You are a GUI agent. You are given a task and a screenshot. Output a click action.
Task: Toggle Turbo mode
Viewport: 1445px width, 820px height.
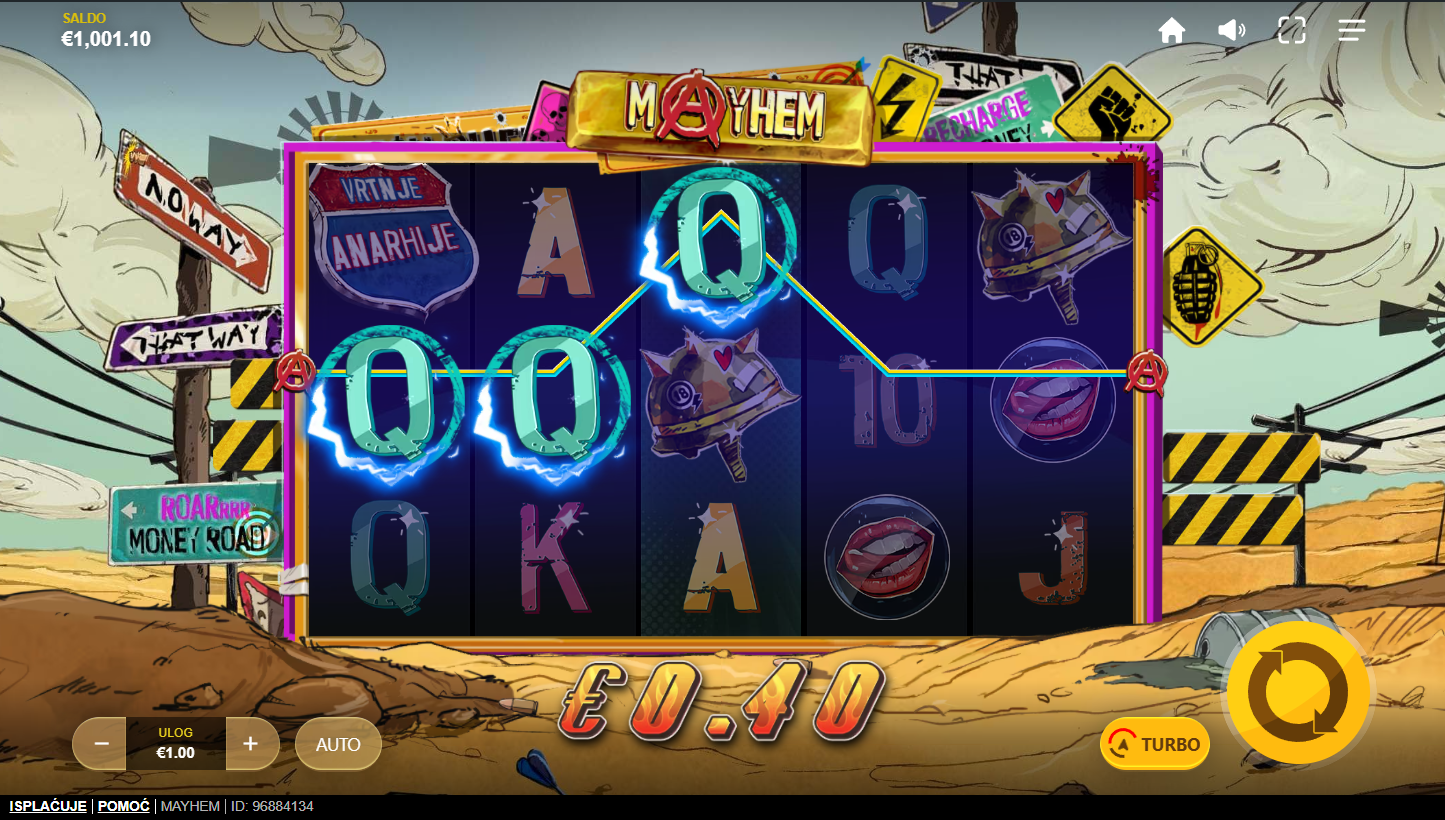click(x=1155, y=744)
